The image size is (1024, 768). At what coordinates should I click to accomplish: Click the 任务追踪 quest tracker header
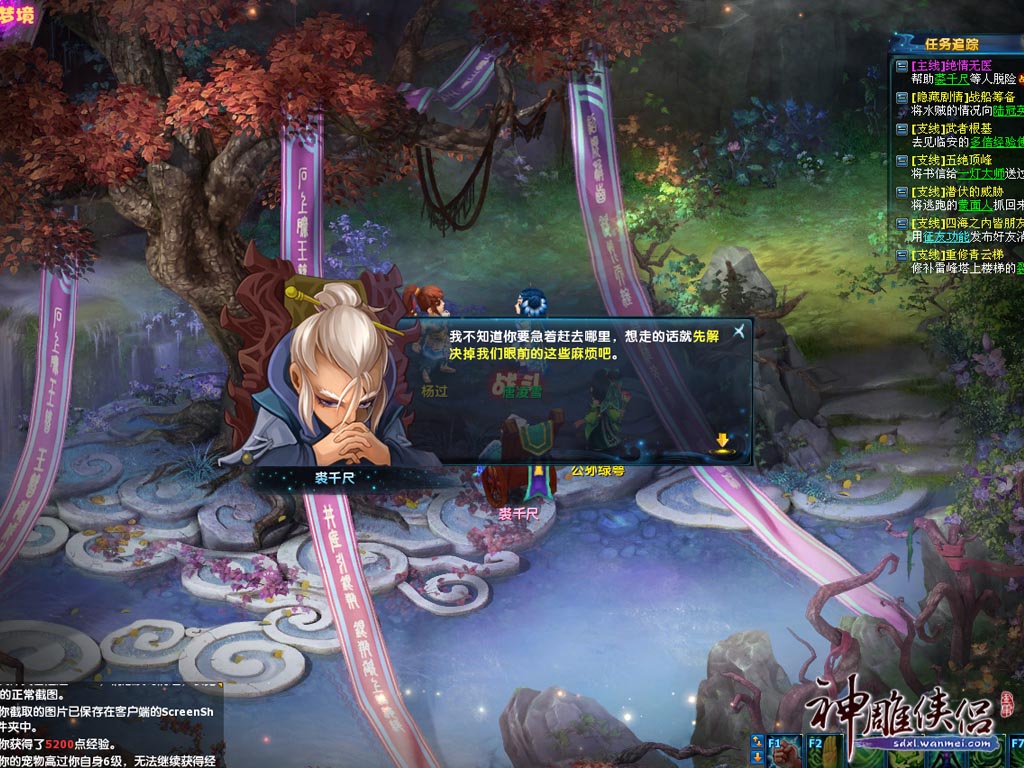point(951,44)
